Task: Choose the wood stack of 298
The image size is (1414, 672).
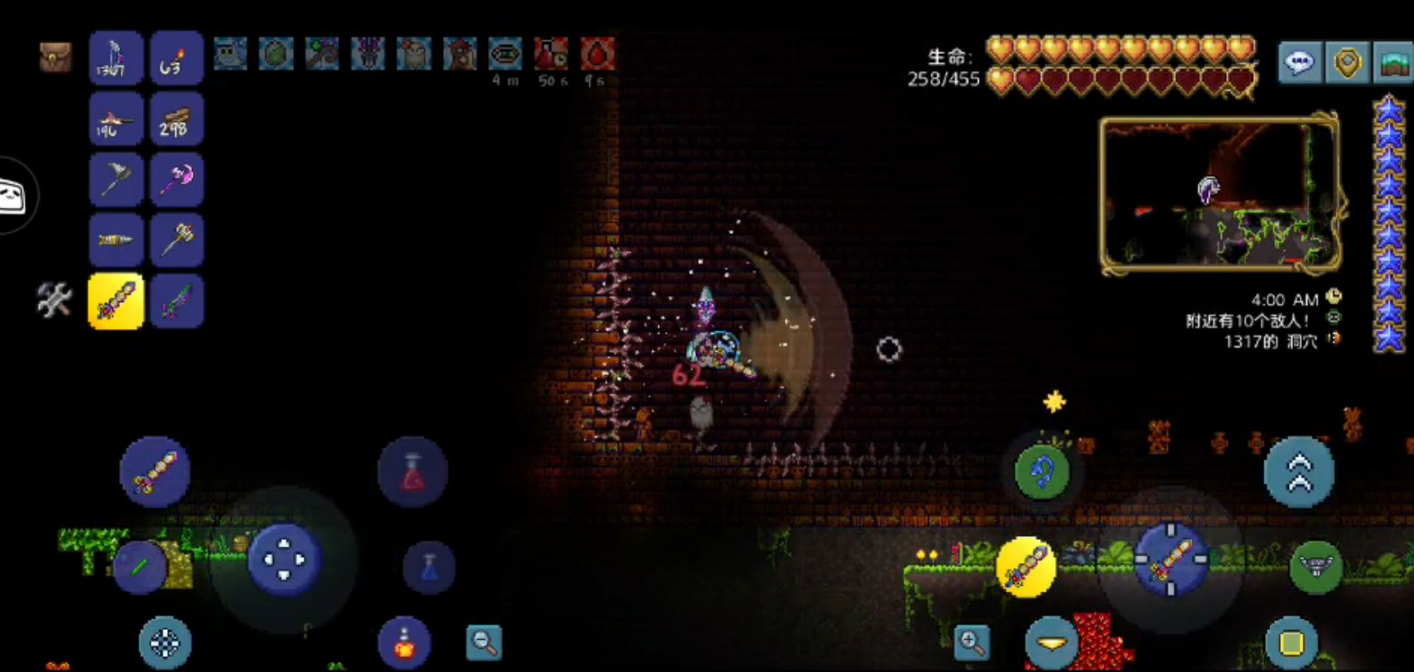Action: point(177,119)
